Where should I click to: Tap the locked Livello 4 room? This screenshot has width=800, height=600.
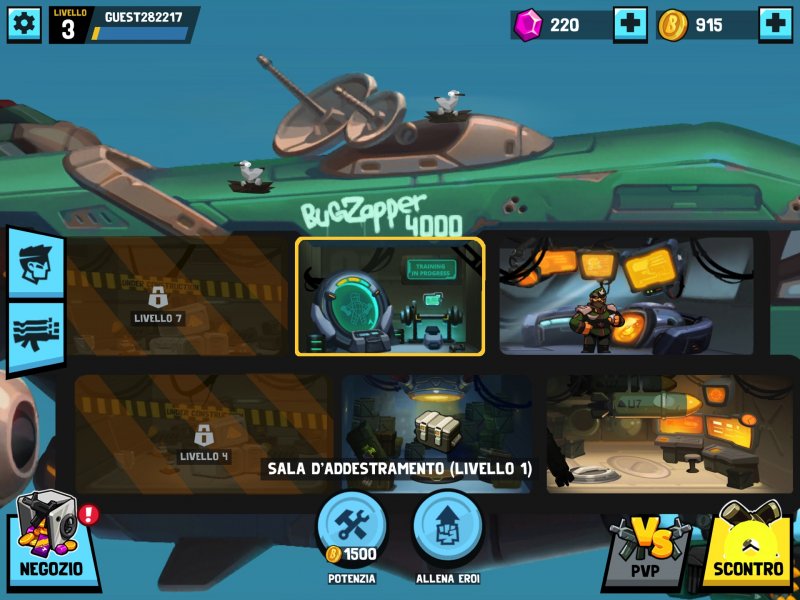203,435
